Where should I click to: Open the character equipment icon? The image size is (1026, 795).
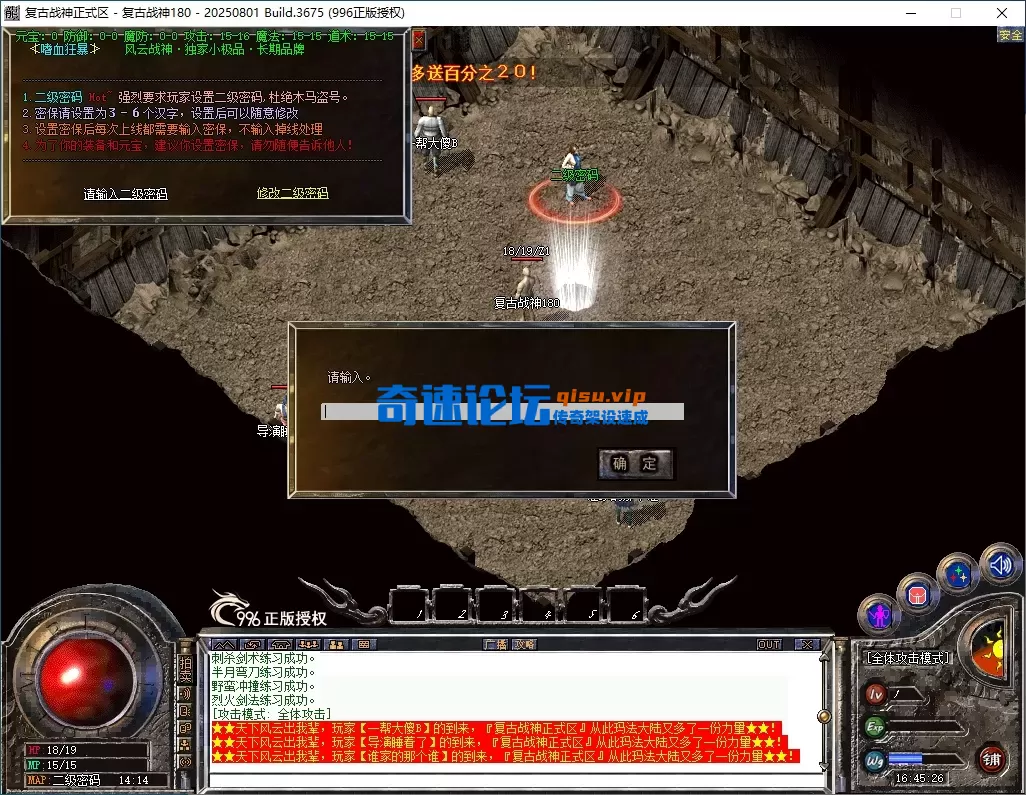pos(880,611)
